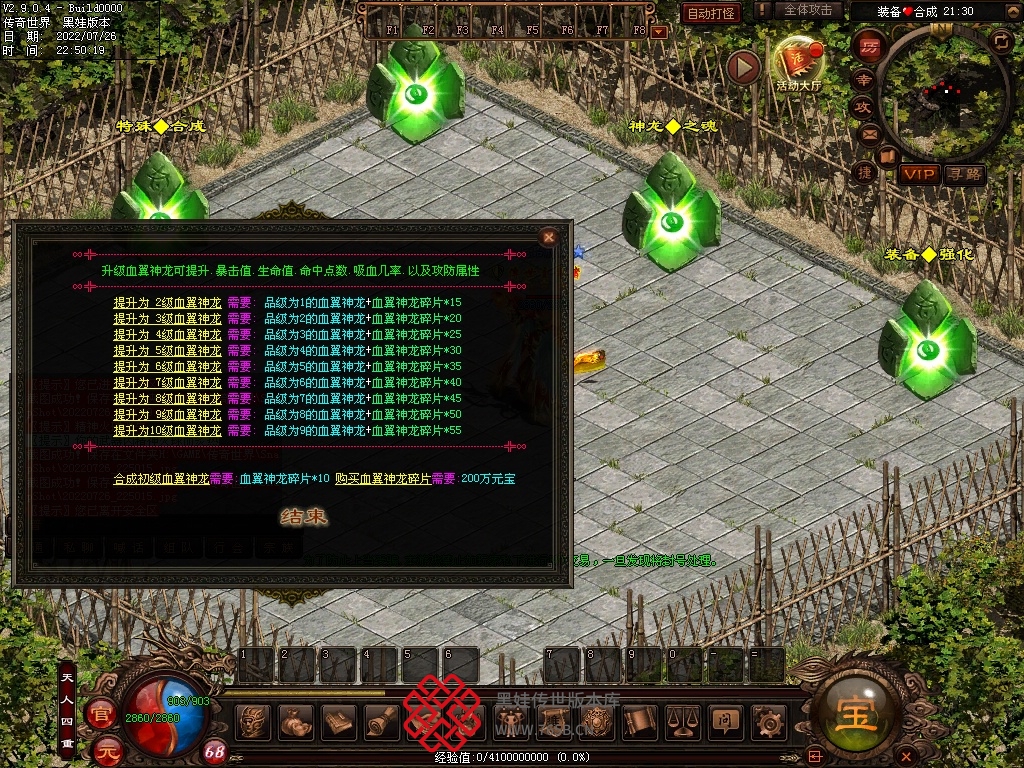
Task: Click the round 官 button
Action: click(100, 713)
